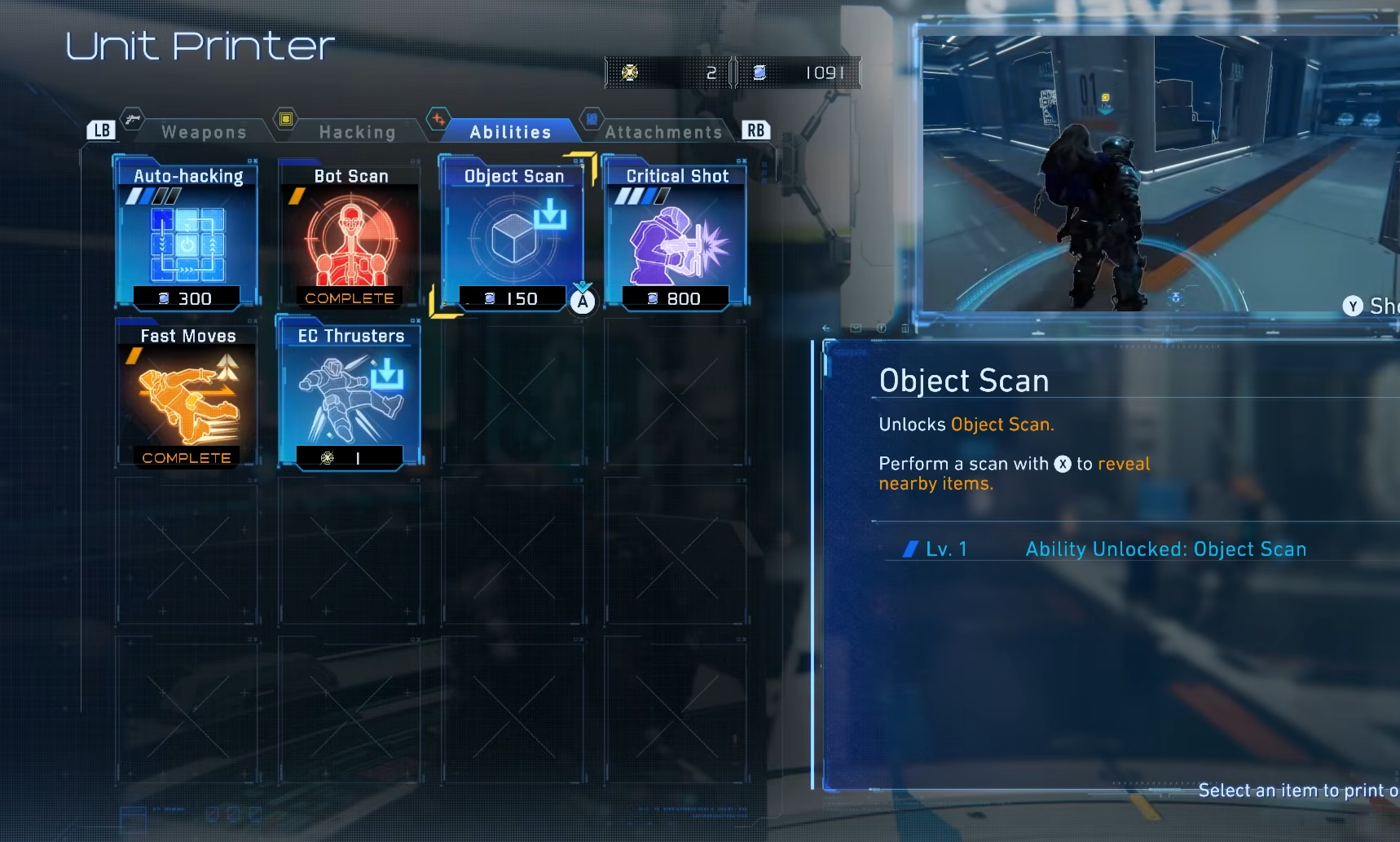Screen dimensions: 1400x842
Task: Open the Hacking tab
Action: 356,131
